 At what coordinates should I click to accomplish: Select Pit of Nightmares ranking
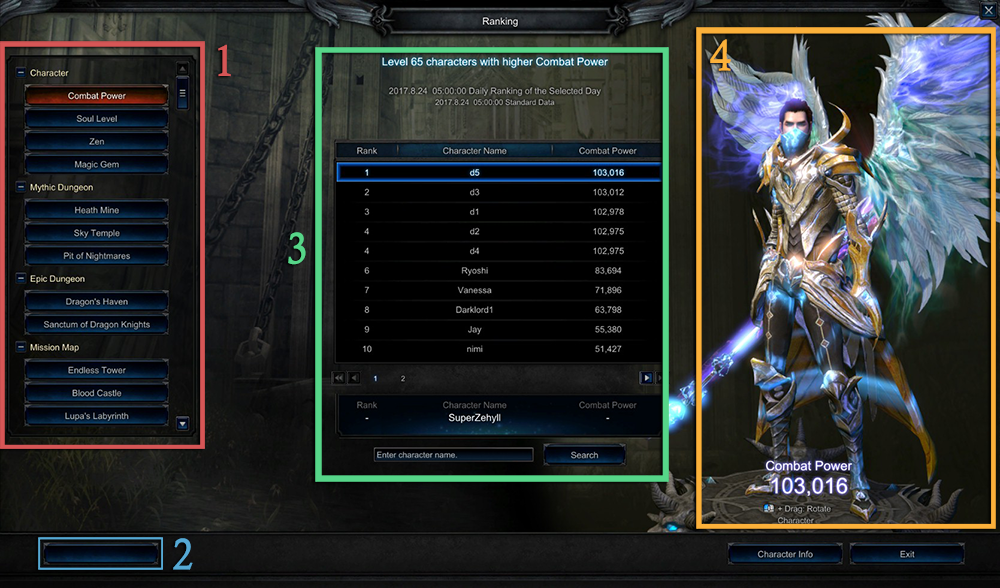pyautogui.click(x=97, y=256)
